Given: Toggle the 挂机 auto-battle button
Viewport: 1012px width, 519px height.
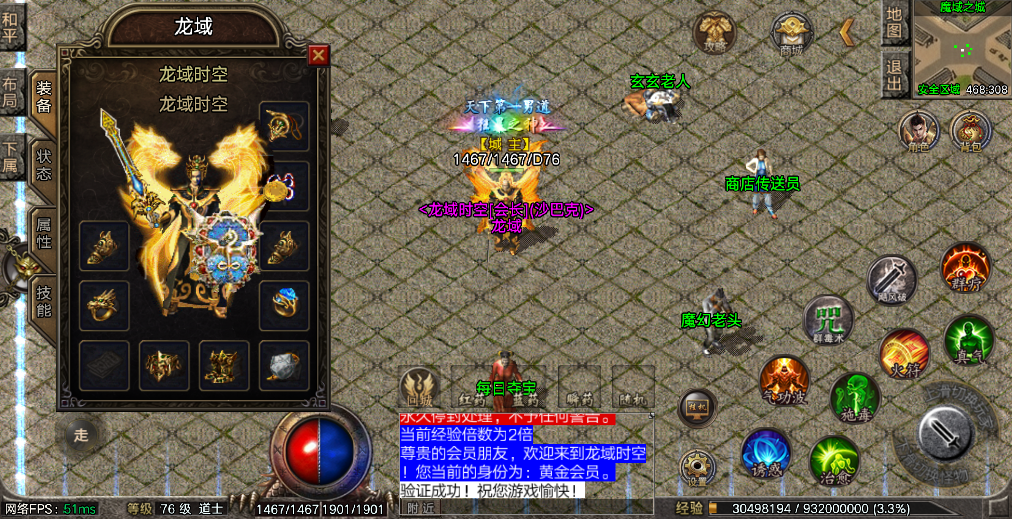Looking at the screenshot, I should tap(697, 407).
